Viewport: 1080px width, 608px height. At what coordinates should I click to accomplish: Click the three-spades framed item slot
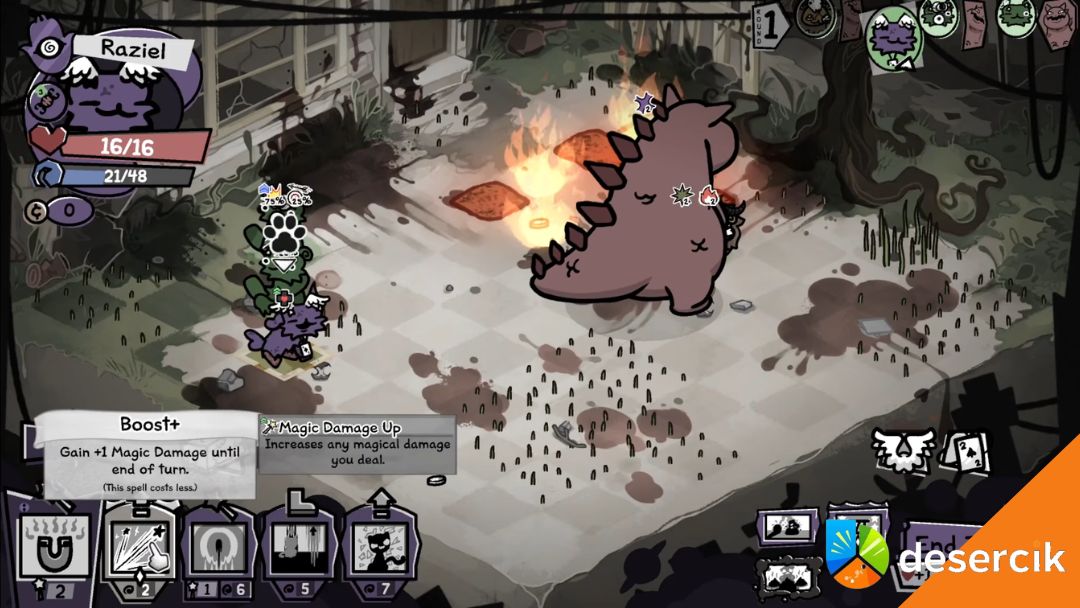pos(785,576)
